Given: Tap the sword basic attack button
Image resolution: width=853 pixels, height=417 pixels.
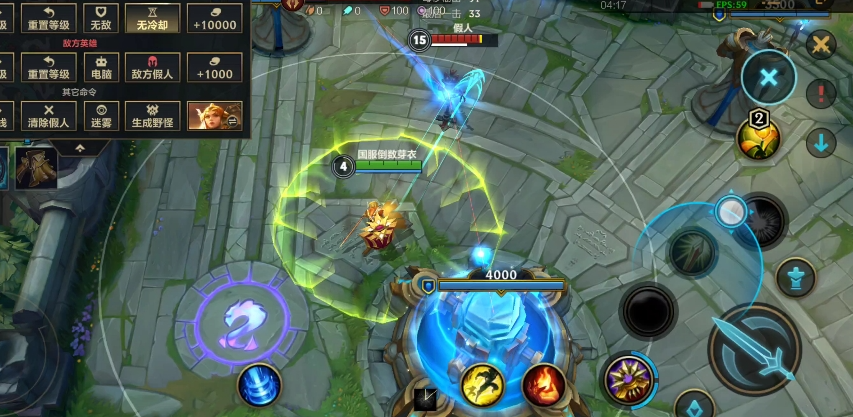Looking at the screenshot, I should 754,345.
